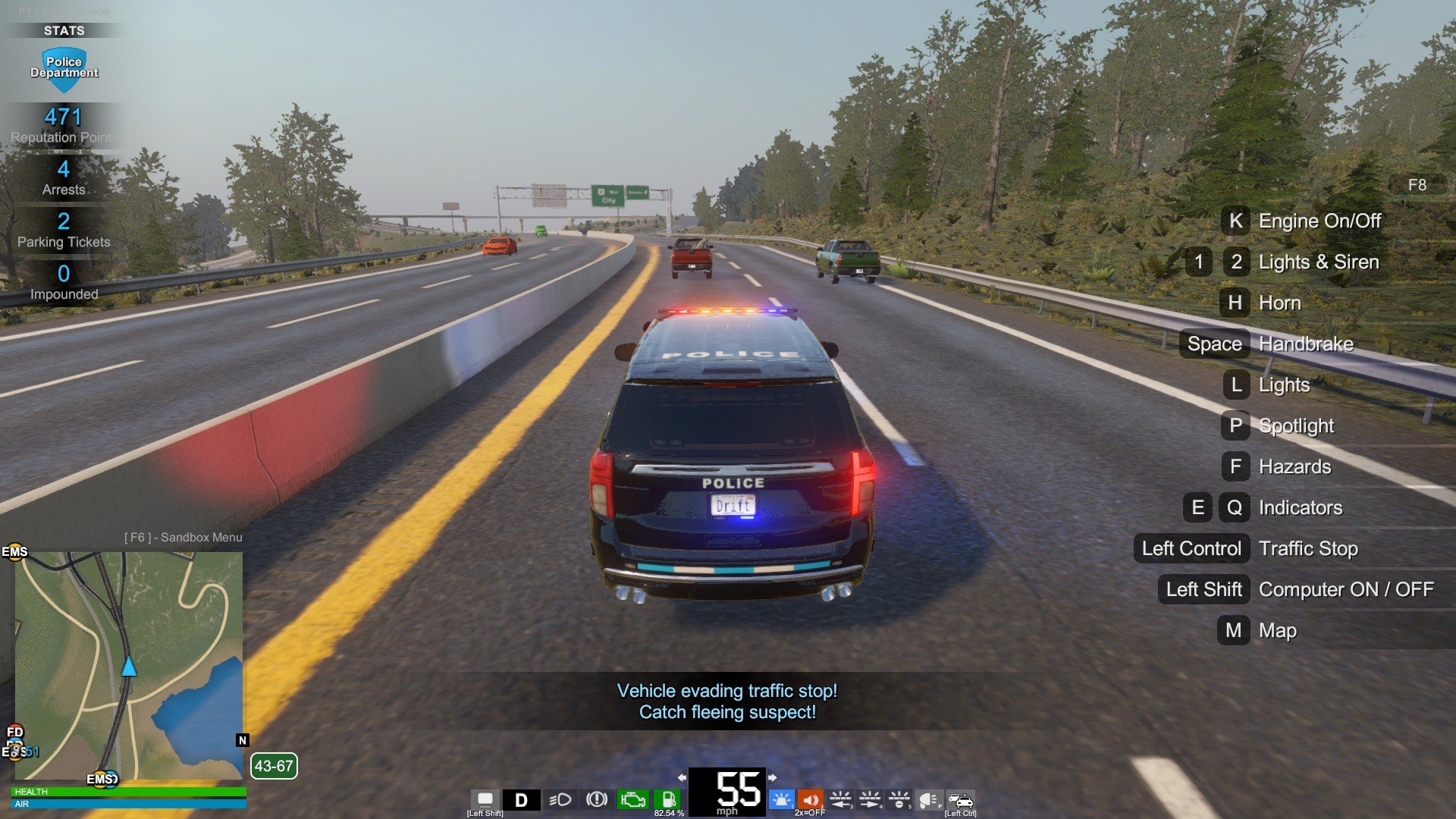The image size is (1456, 819).
Task: Toggle the green engine icon
Action: coord(632,800)
